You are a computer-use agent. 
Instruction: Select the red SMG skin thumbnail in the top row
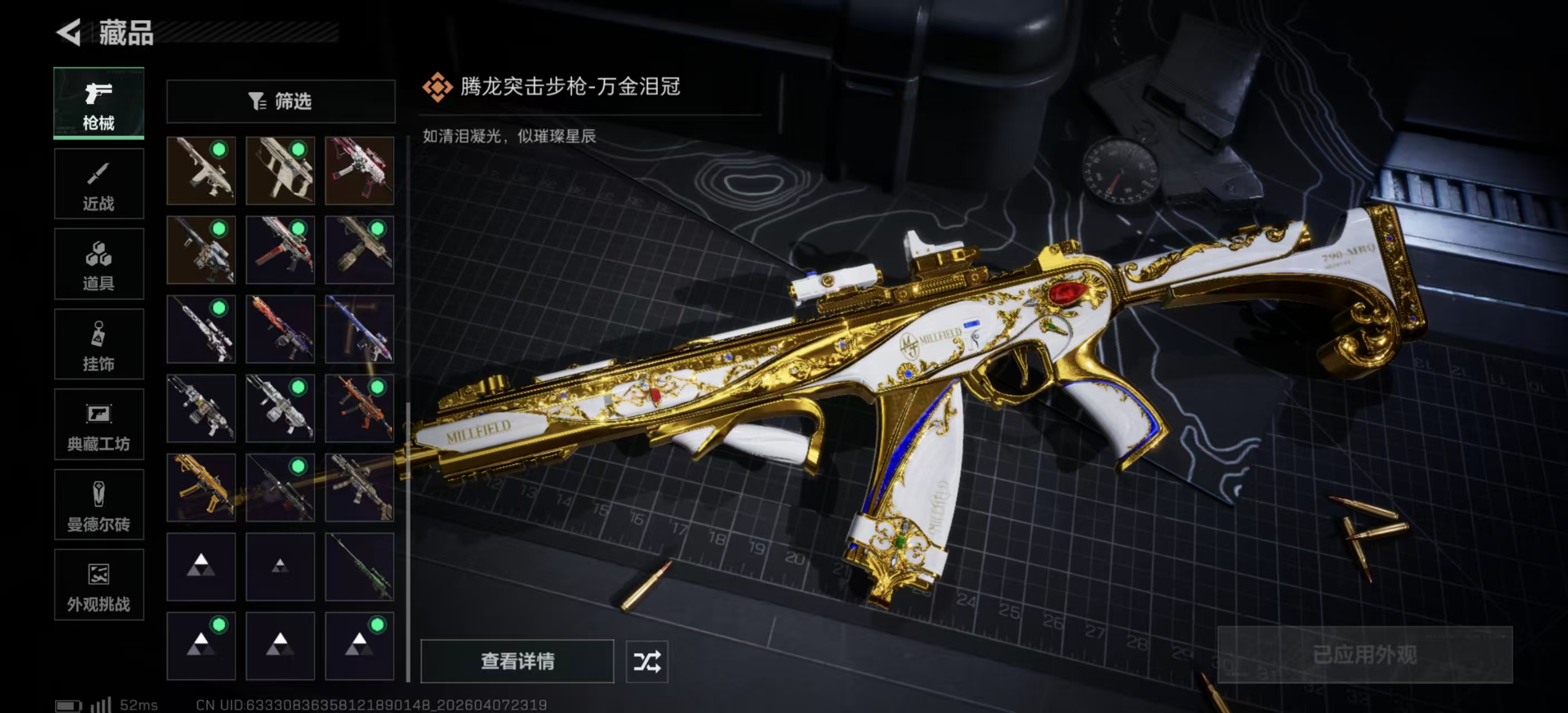[x=360, y=170]
